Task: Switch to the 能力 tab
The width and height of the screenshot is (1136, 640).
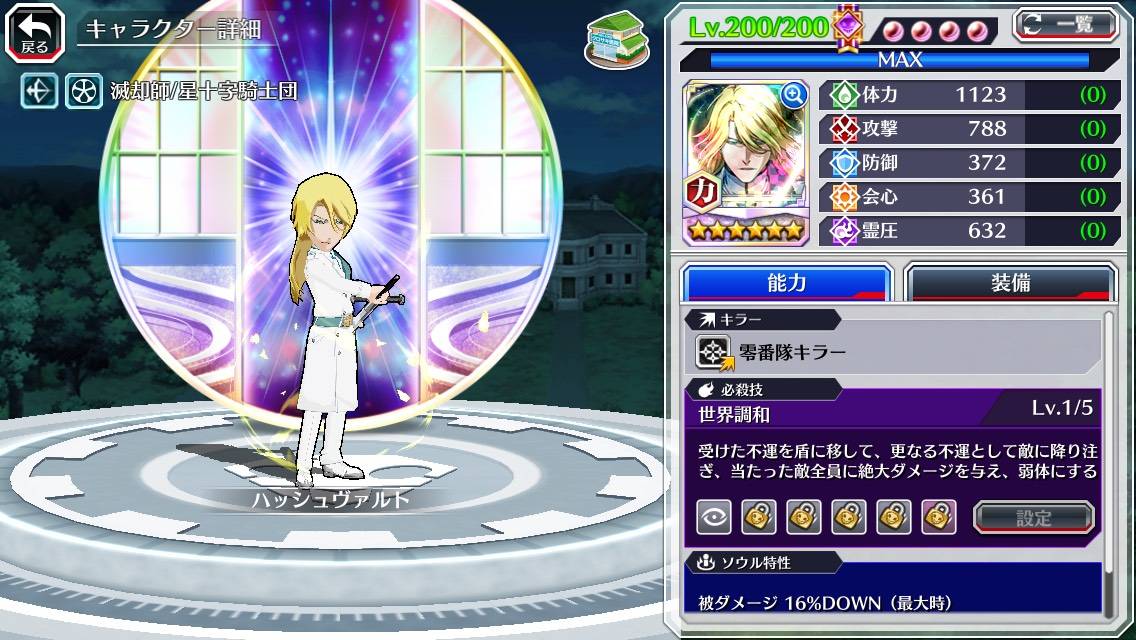Action: coord(786,283)
